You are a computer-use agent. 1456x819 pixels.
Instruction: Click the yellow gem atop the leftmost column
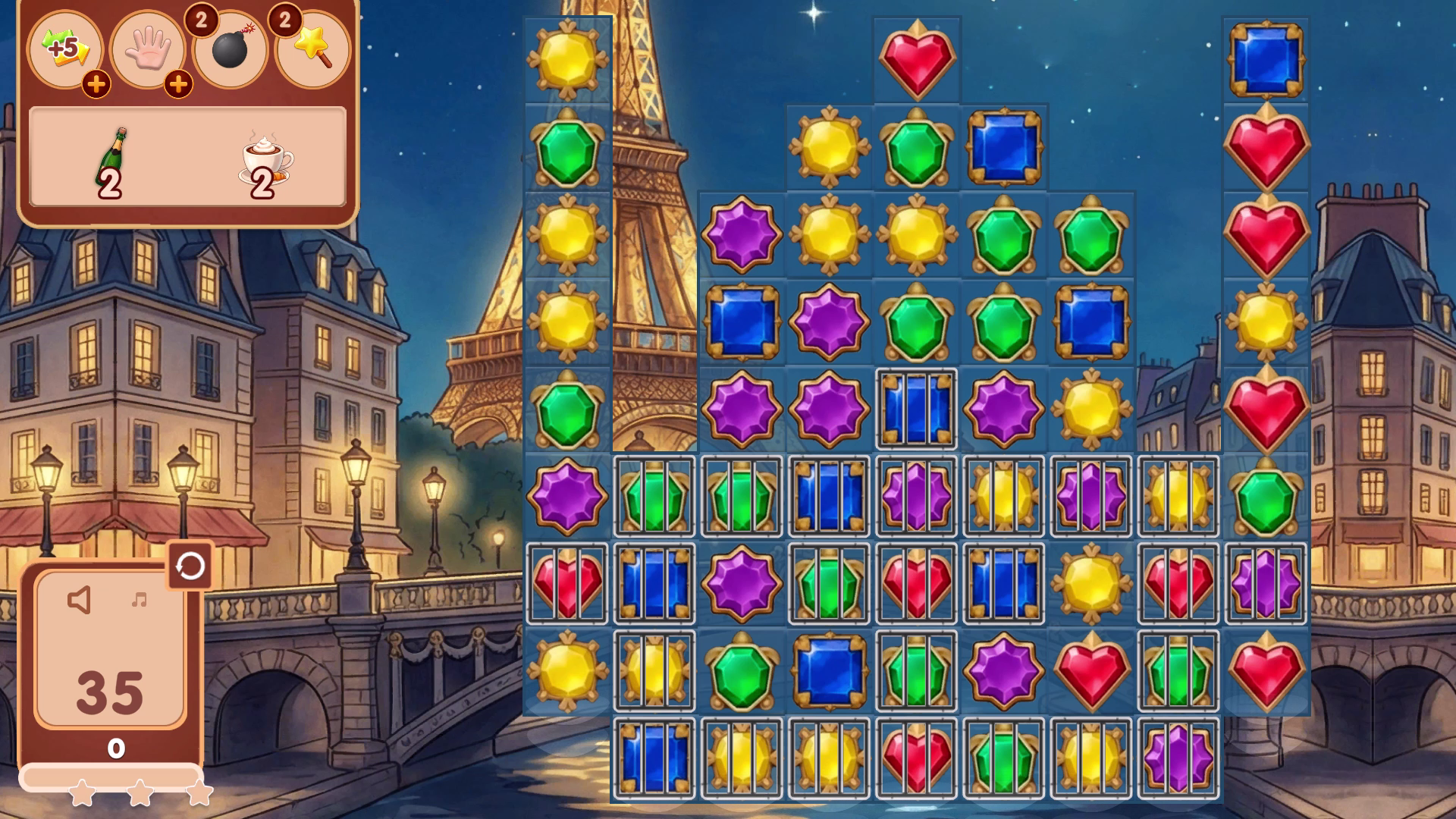(x=567, y=61)
